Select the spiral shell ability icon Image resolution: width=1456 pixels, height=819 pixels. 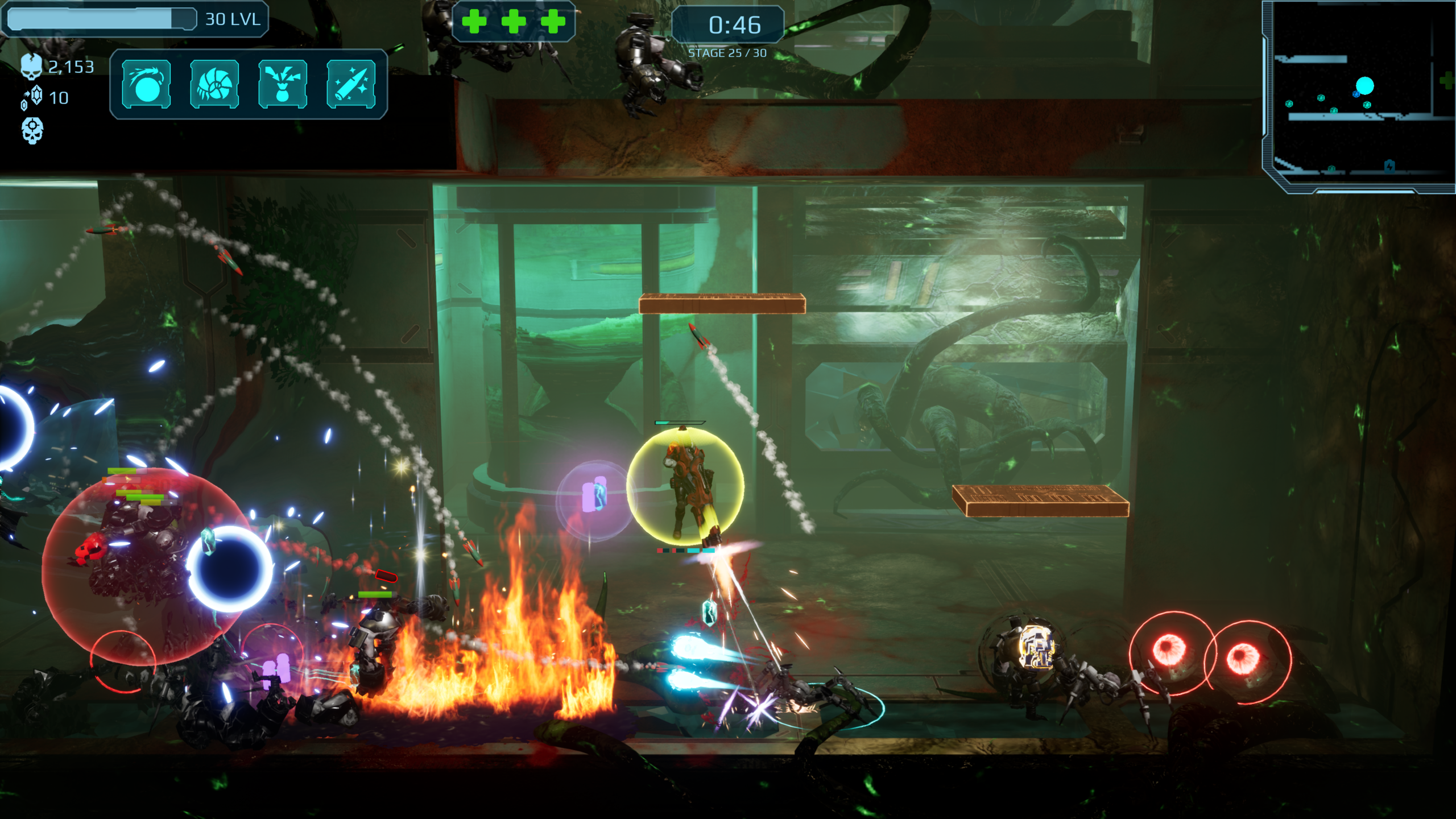coord(214,84)
